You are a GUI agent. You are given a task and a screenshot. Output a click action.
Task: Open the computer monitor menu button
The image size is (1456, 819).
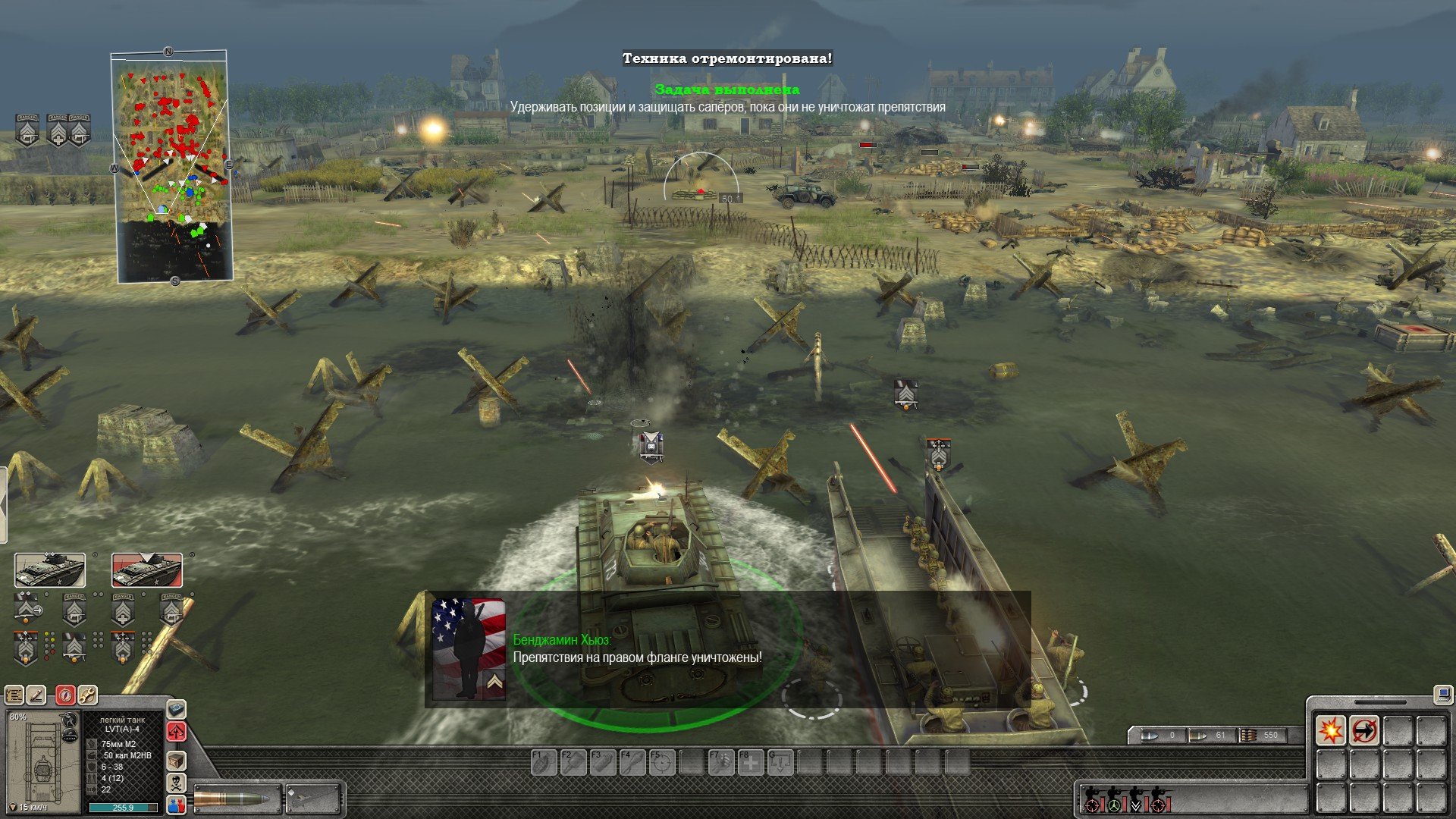[x=1442, y=693]
